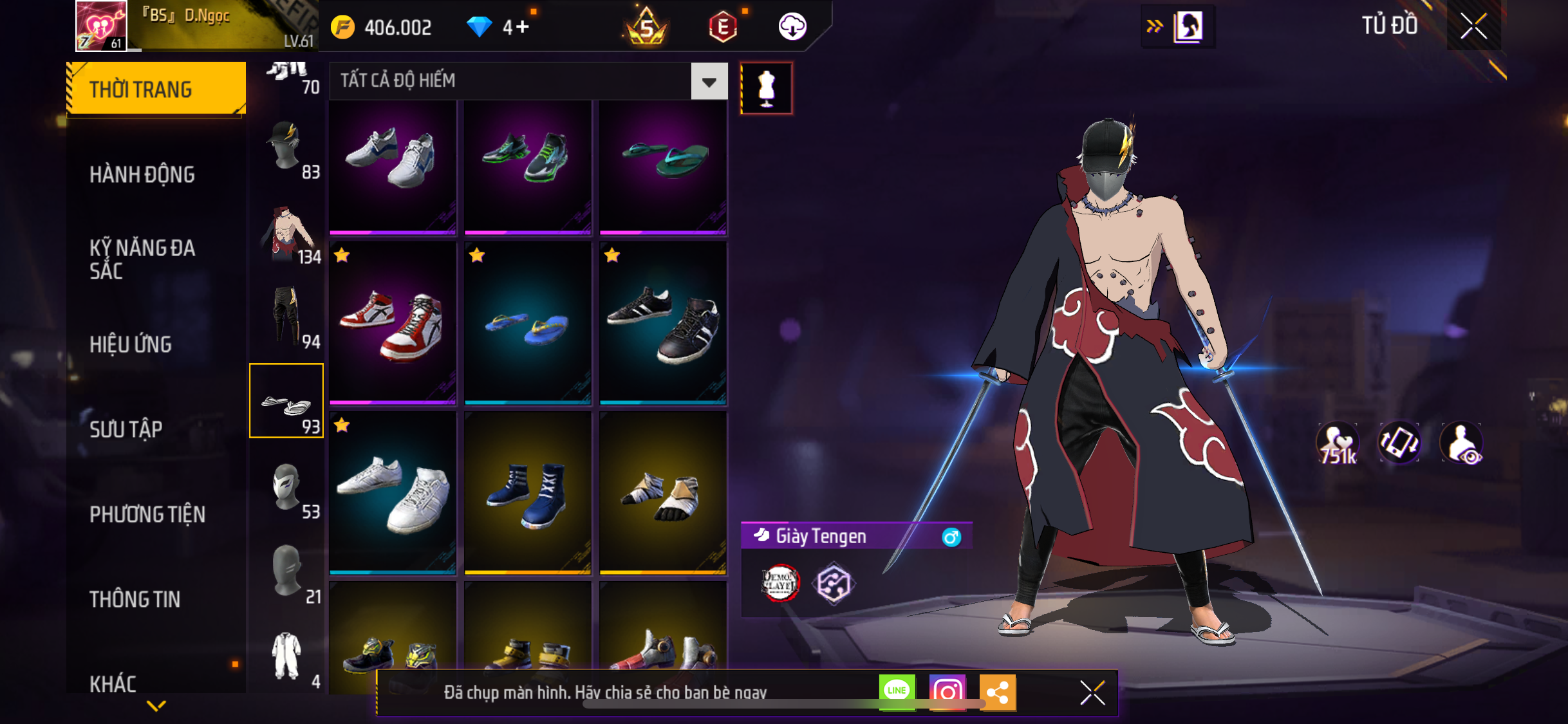Click the mannequin outfit preset button
This screenshot has width=1568, height=724.
[766, 88]
